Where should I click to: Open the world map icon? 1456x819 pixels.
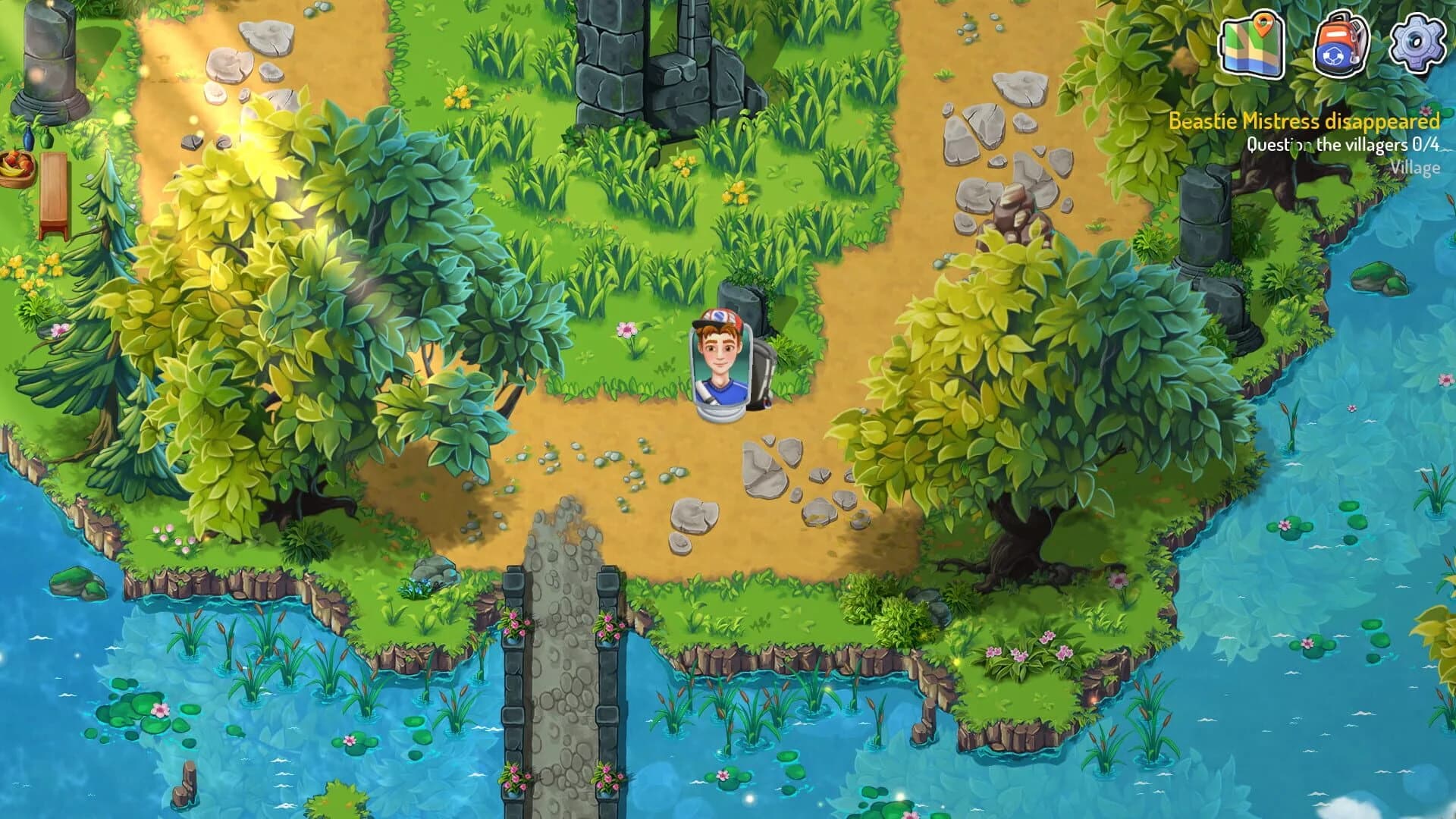click(1251, 49)
